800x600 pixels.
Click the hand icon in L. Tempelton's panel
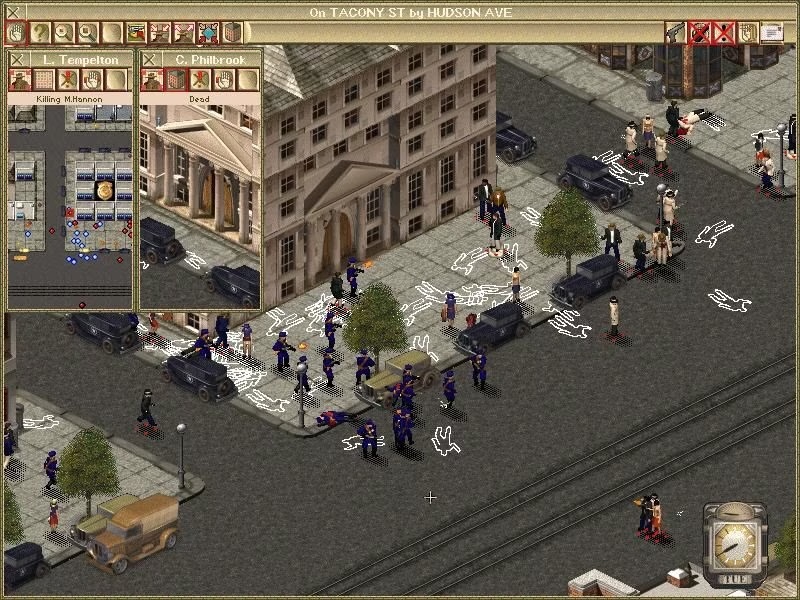[92, 80]
